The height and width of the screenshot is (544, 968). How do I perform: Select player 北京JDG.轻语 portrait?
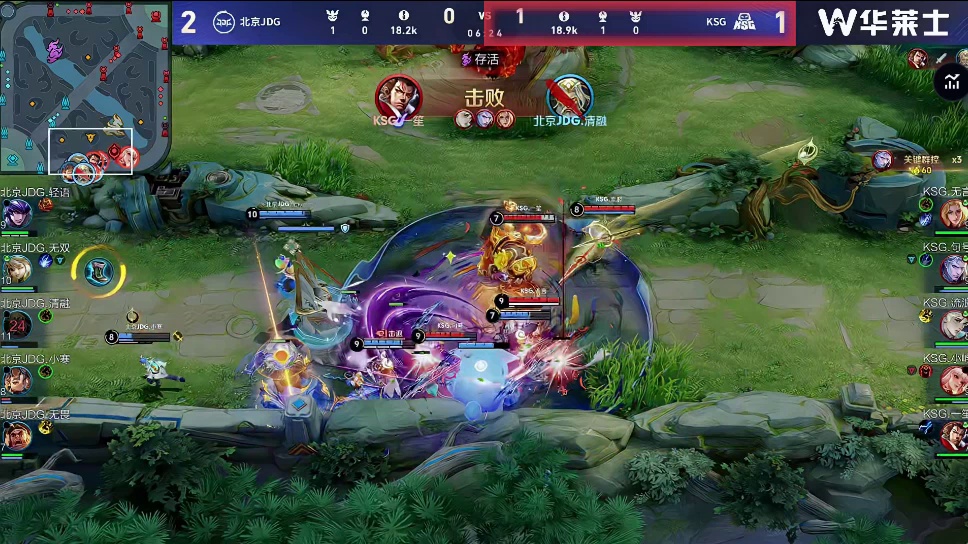coord(17,213)
